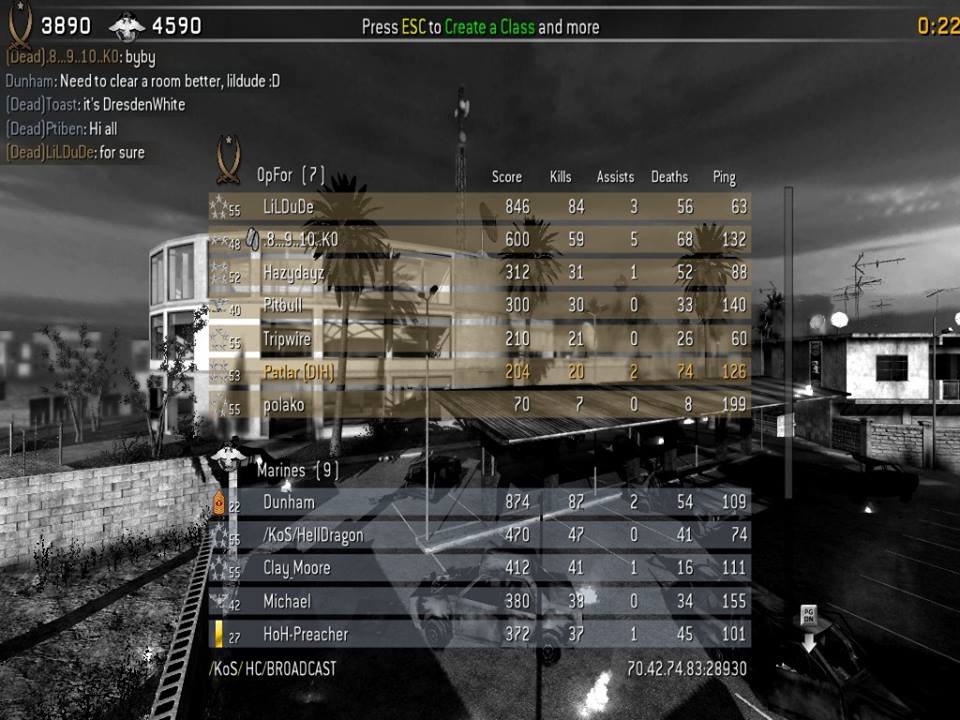960x720 pixels.
Task: Pick the Tripwire player row
Action: click(x=480, y=339)
